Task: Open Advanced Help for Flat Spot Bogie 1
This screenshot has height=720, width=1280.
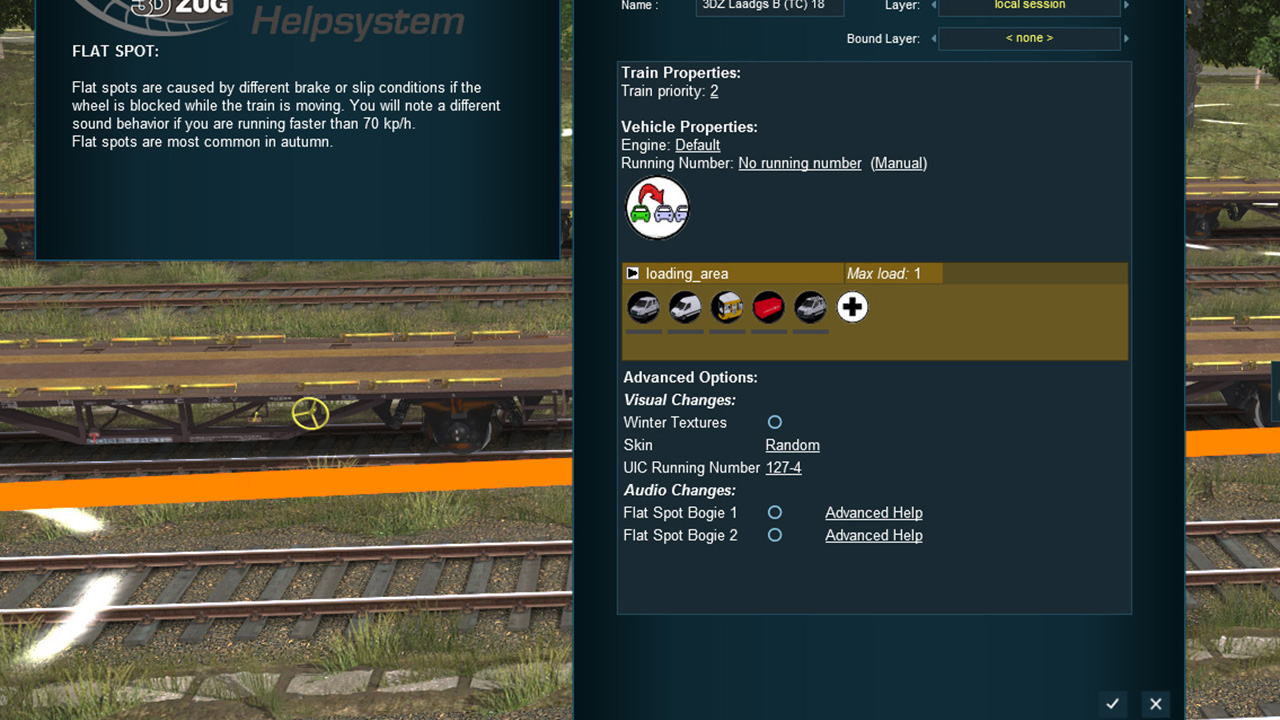Action: click(x=873, y=512)
